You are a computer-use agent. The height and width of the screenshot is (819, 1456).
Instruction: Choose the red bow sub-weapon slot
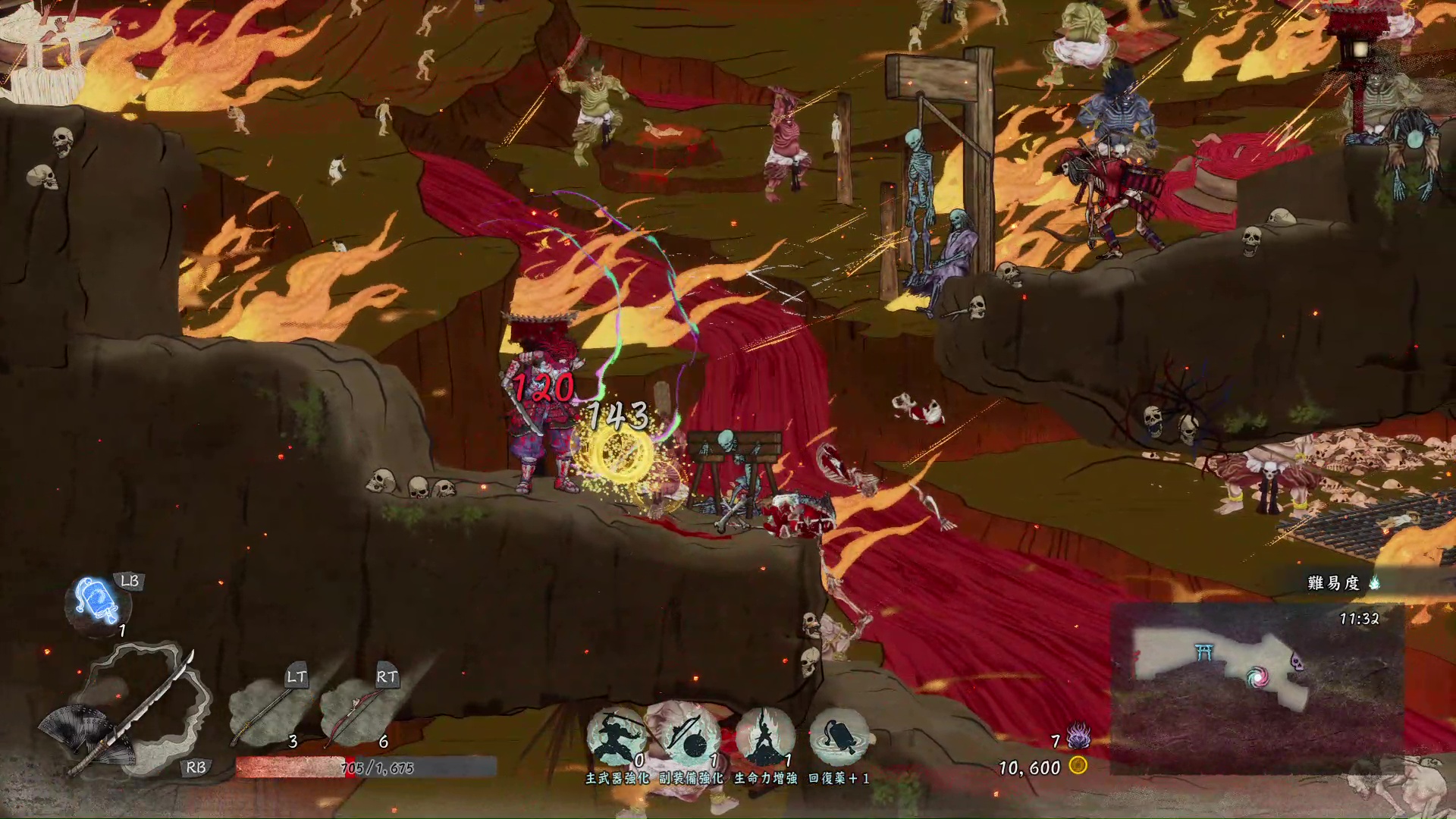pyautogui.click(x=355, y=713)
